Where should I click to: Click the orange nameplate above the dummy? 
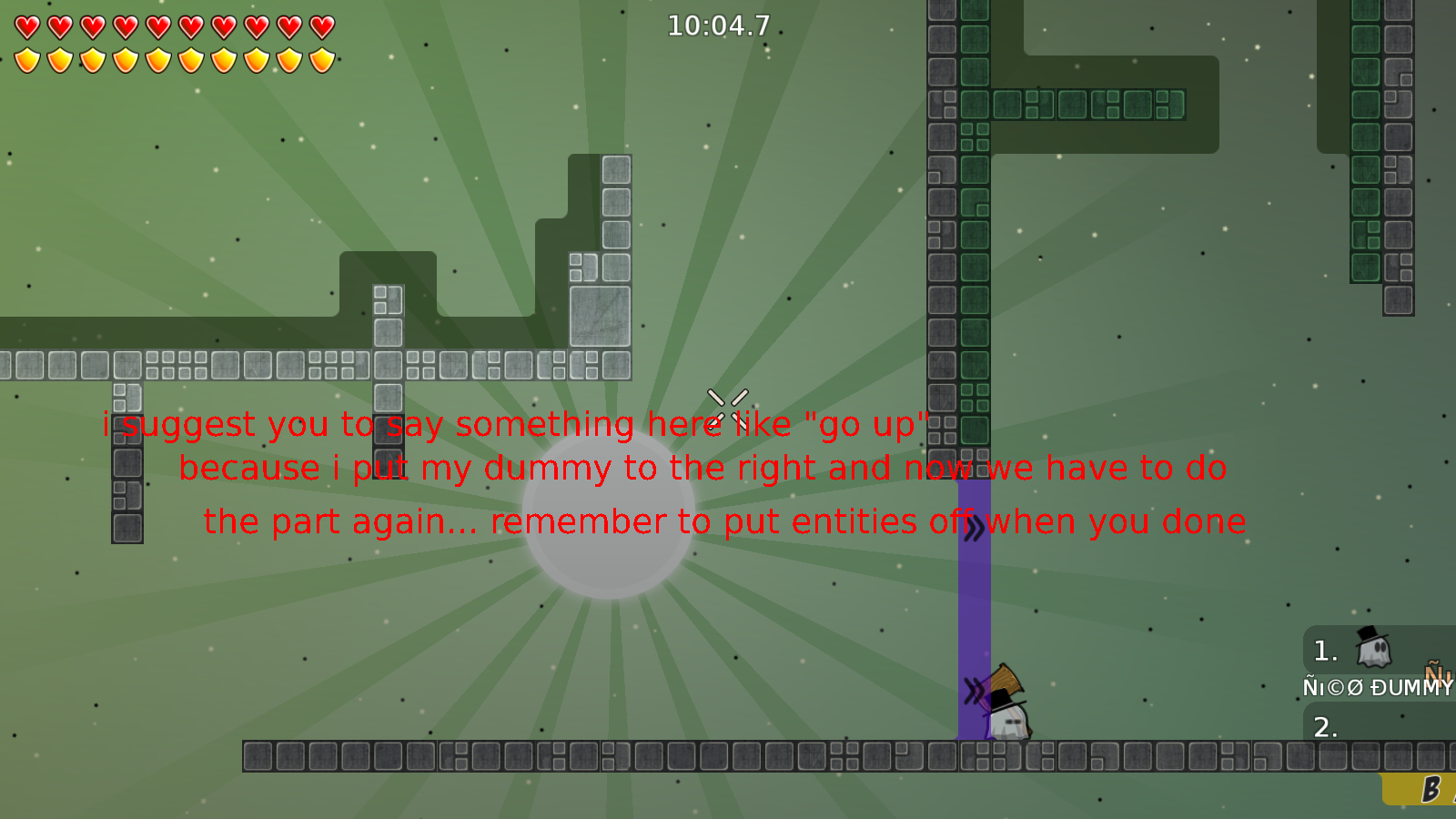pyautogui.click(x=1435, y=675)
